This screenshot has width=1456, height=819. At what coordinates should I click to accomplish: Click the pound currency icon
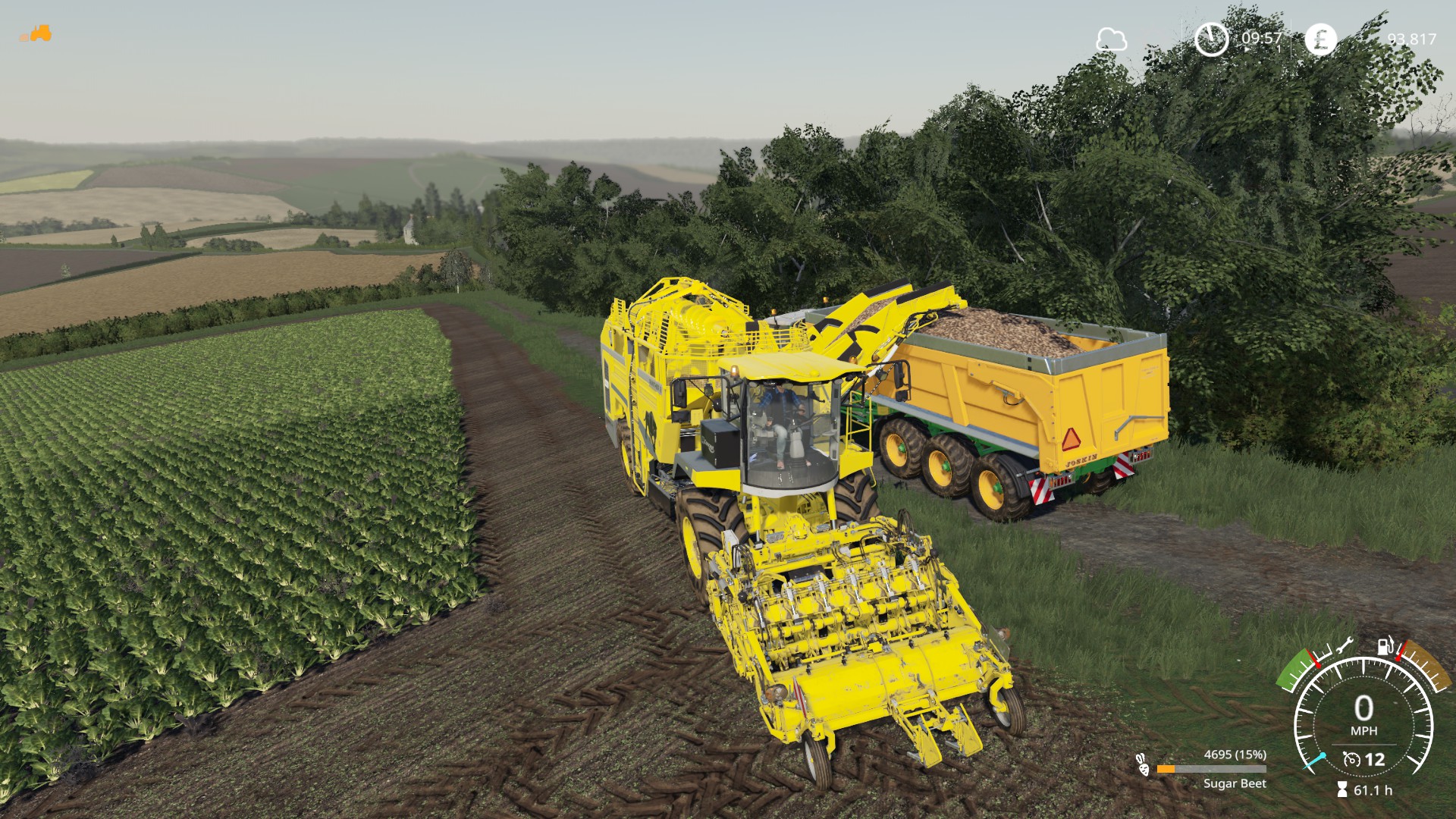point(1320,39)
